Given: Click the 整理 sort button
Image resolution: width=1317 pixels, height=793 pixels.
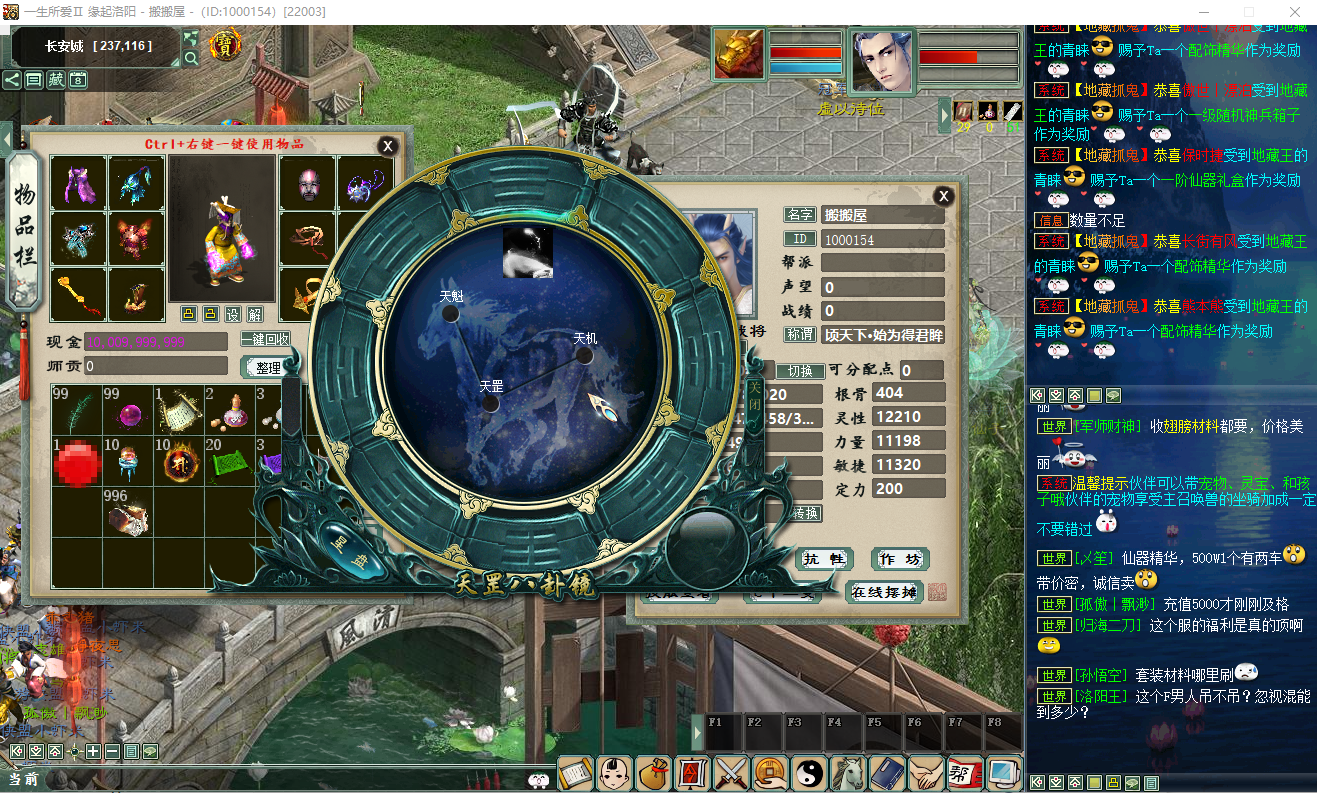Looking at the screenshot, I should pyautogui.click(x=268, y=367).
